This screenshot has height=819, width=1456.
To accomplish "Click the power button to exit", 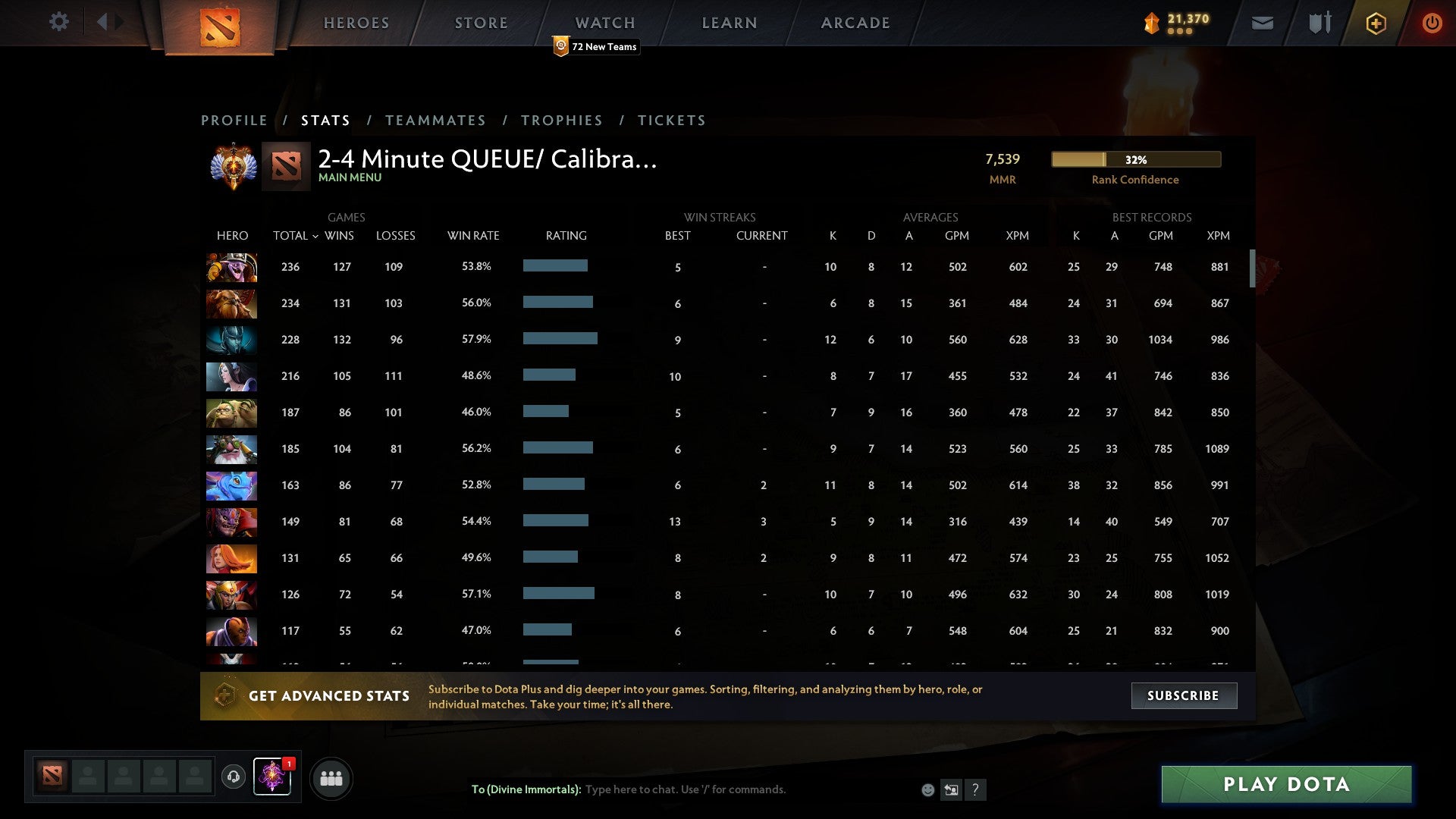I will click(1432, 23).
